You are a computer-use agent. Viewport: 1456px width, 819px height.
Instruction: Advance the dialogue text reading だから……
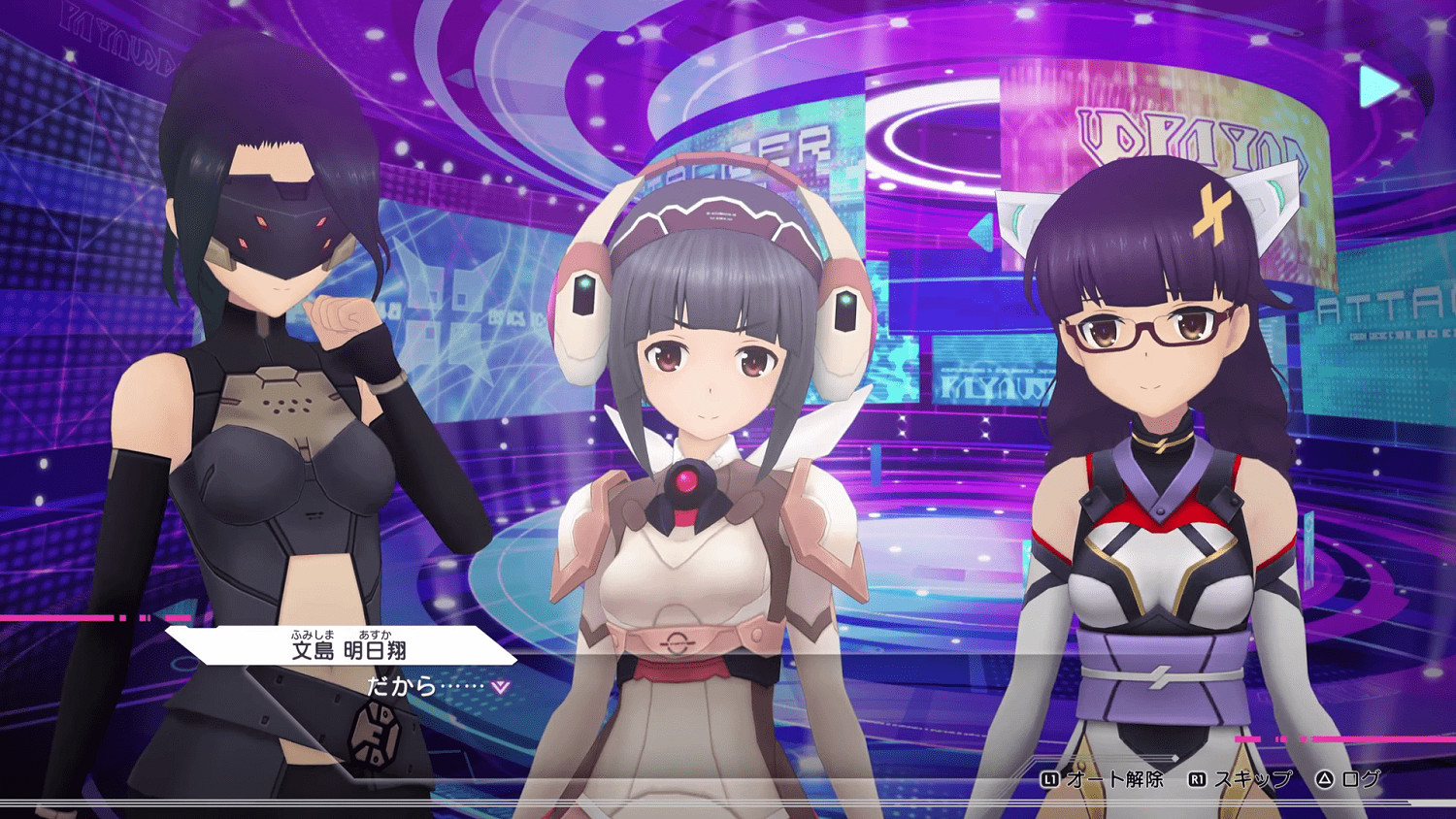408,685
